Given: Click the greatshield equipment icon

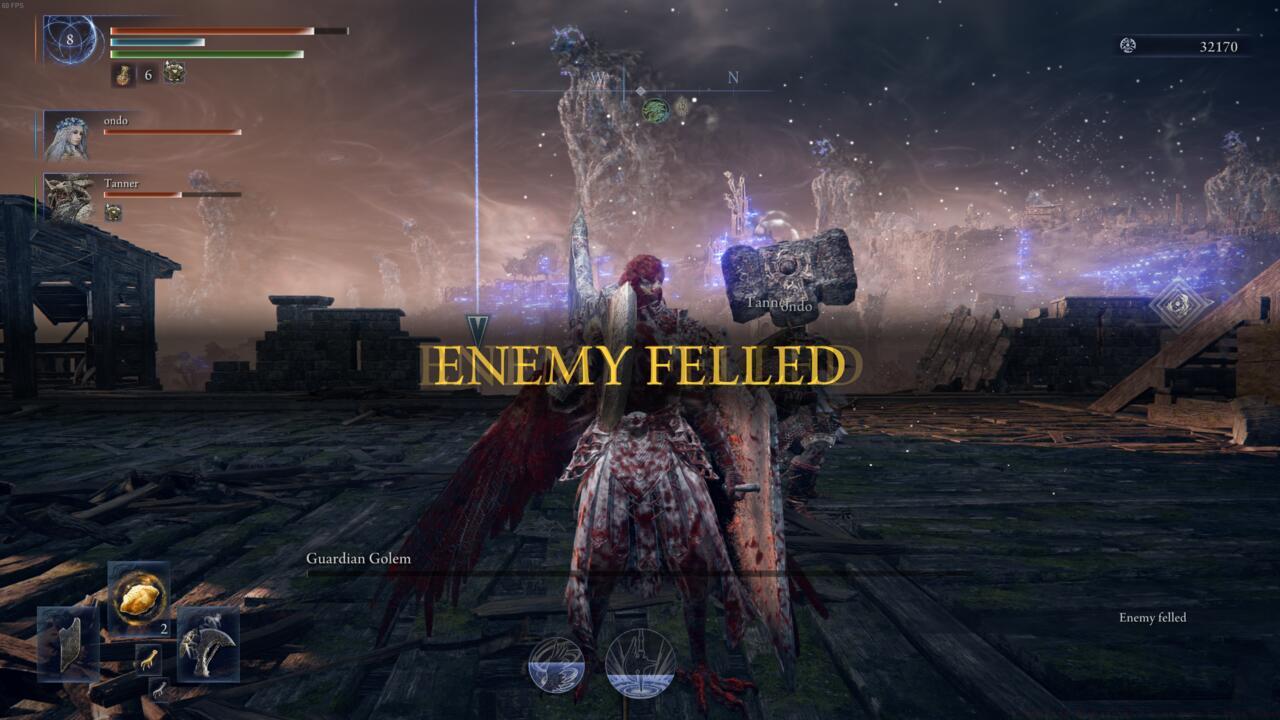Looking at the screenshot, I should [x=68, y=644].
